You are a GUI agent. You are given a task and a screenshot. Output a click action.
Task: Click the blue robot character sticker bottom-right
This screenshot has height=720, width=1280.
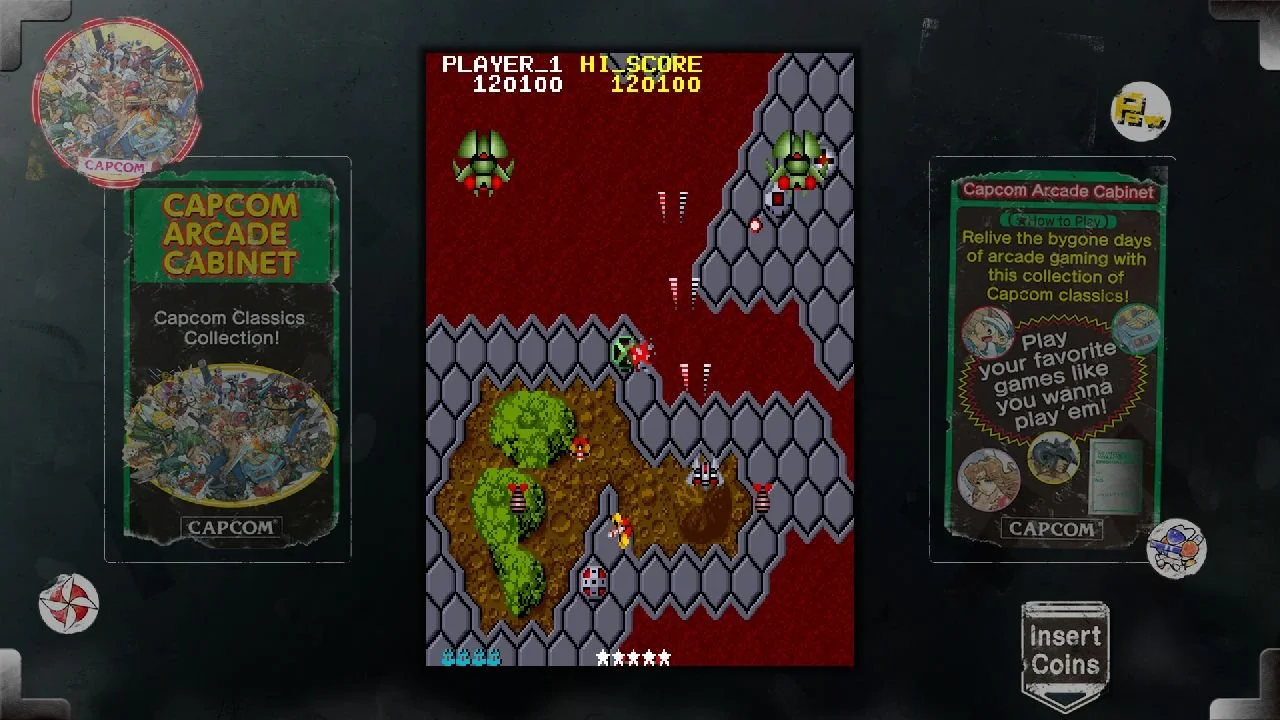click(1178, 547)
